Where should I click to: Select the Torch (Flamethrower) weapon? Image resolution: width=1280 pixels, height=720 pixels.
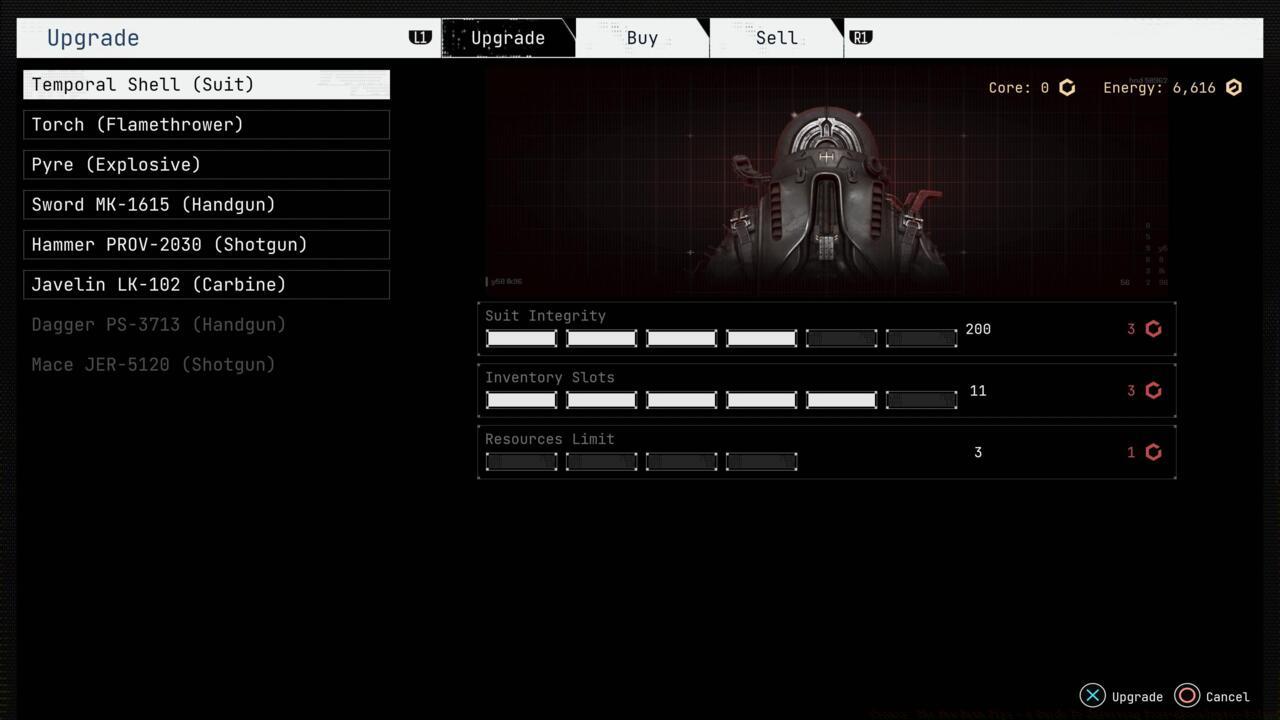(205, 124)
